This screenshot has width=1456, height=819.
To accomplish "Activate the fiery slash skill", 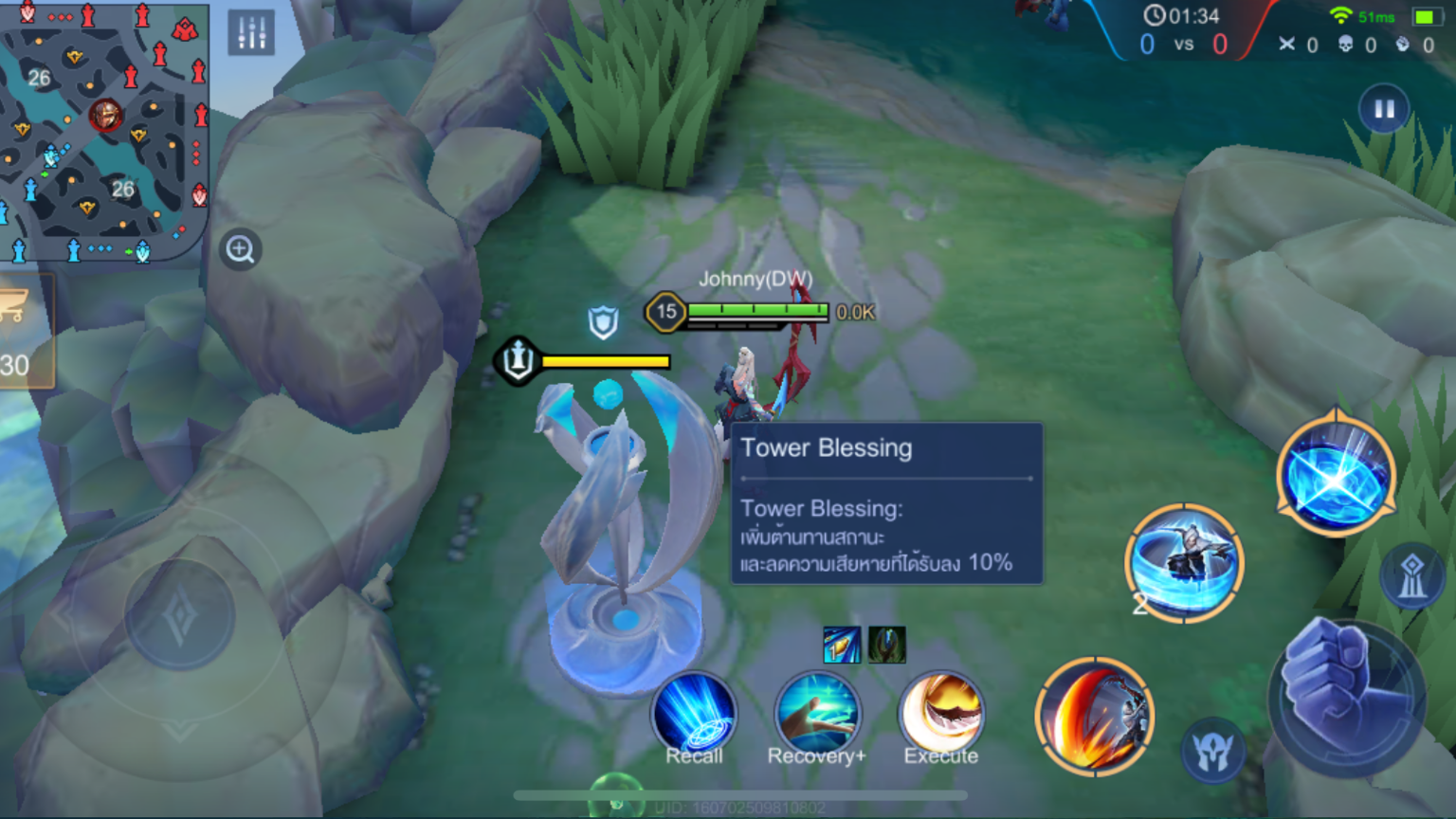I will [1095, 716].
